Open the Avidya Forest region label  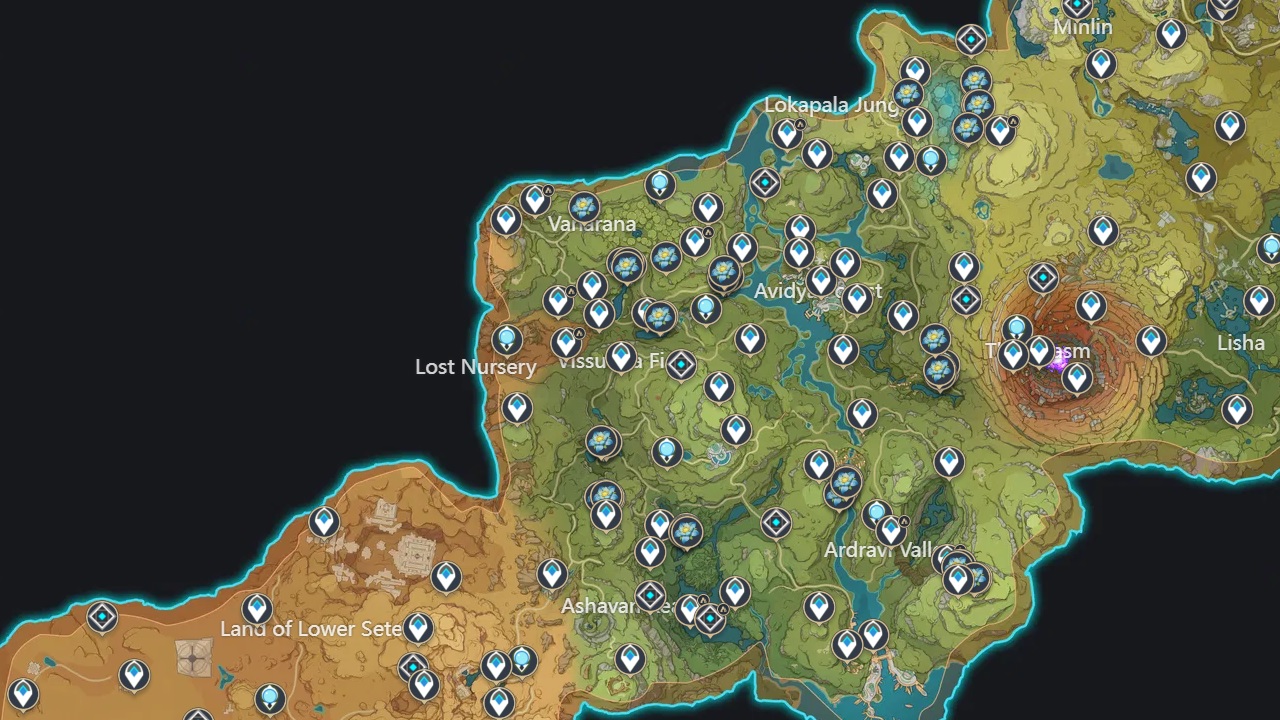coord(820,292)
